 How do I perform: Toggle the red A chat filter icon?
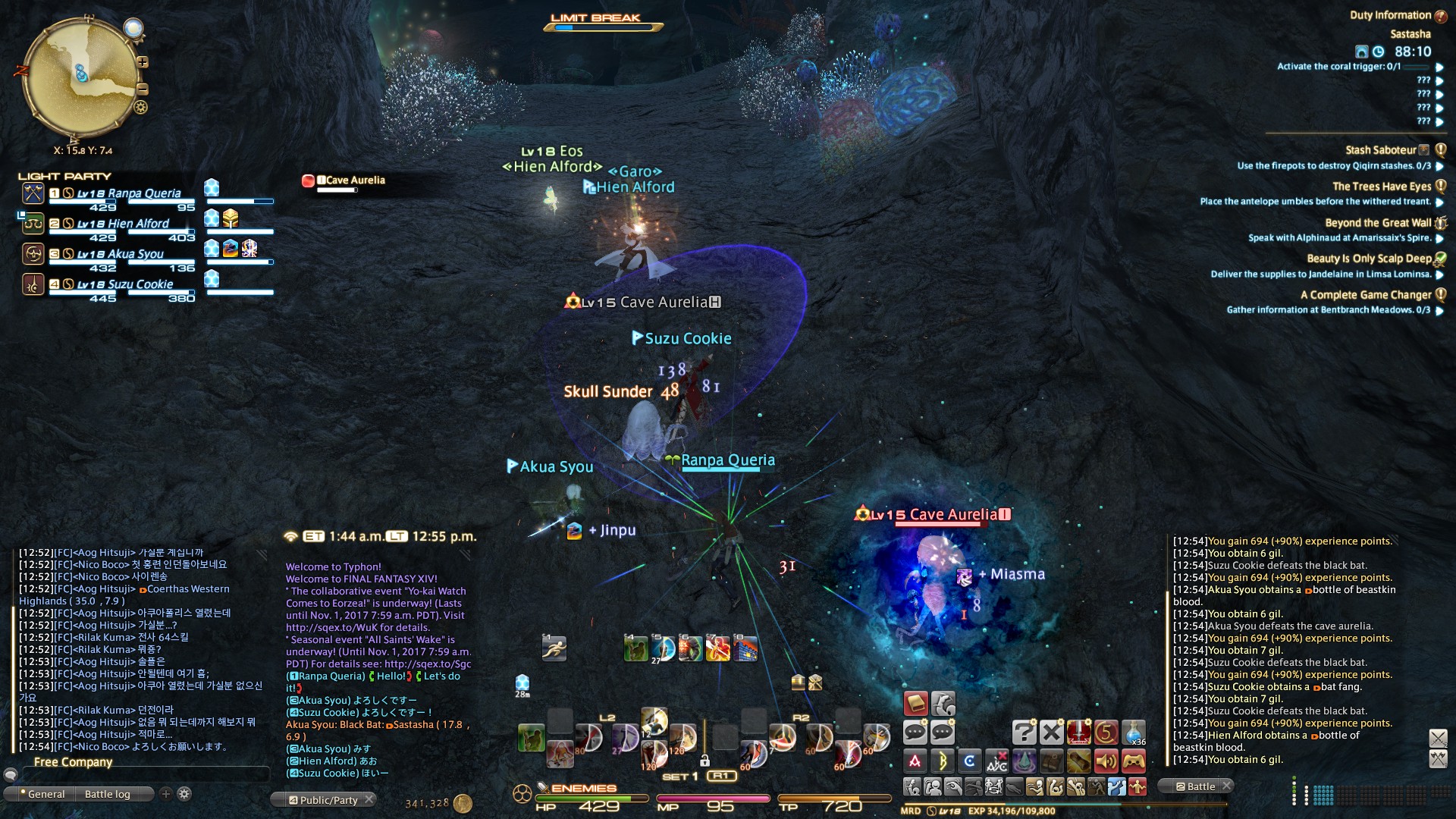click(915, 761)
